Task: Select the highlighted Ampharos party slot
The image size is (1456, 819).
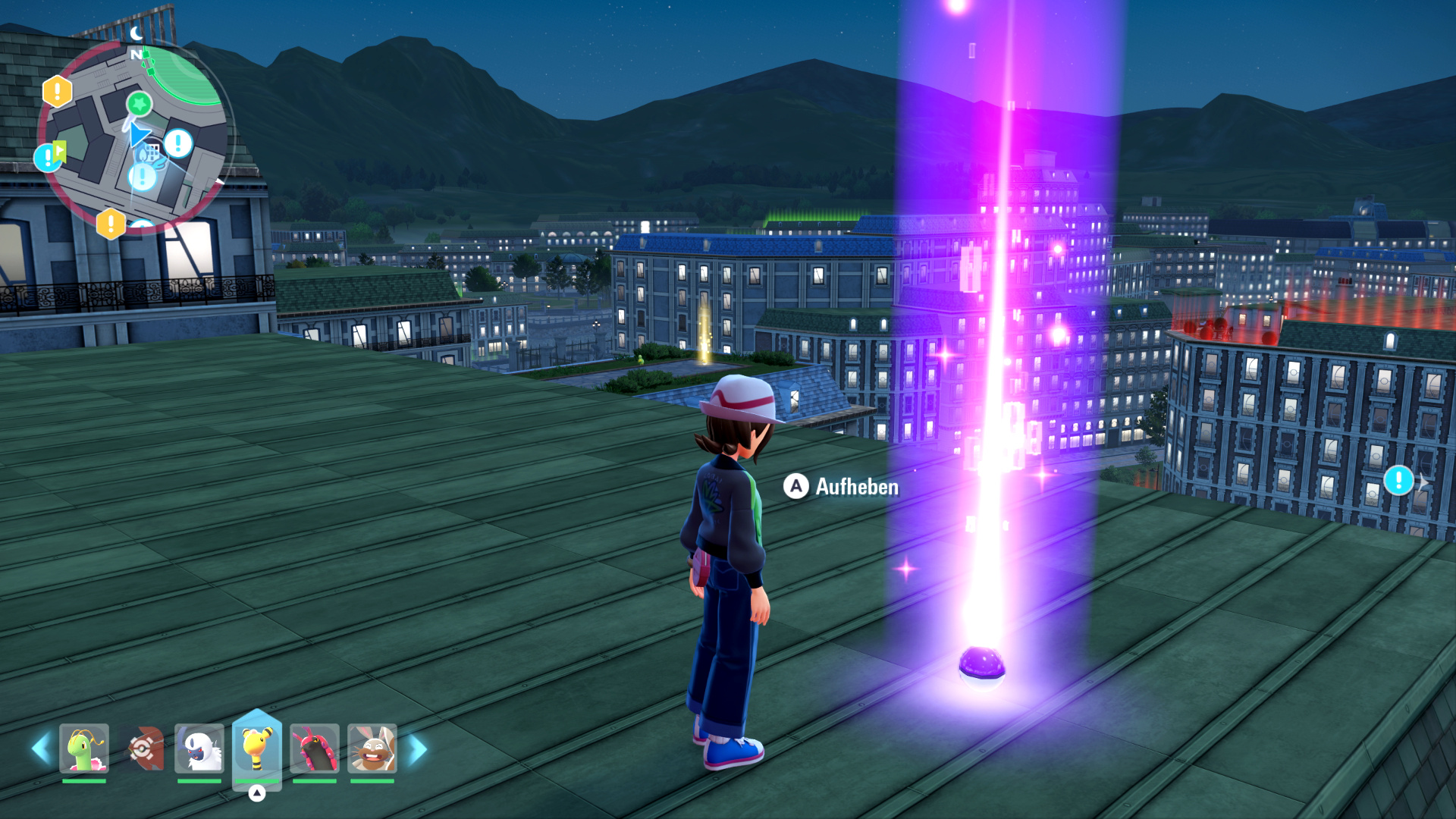Action: point(257,748)
